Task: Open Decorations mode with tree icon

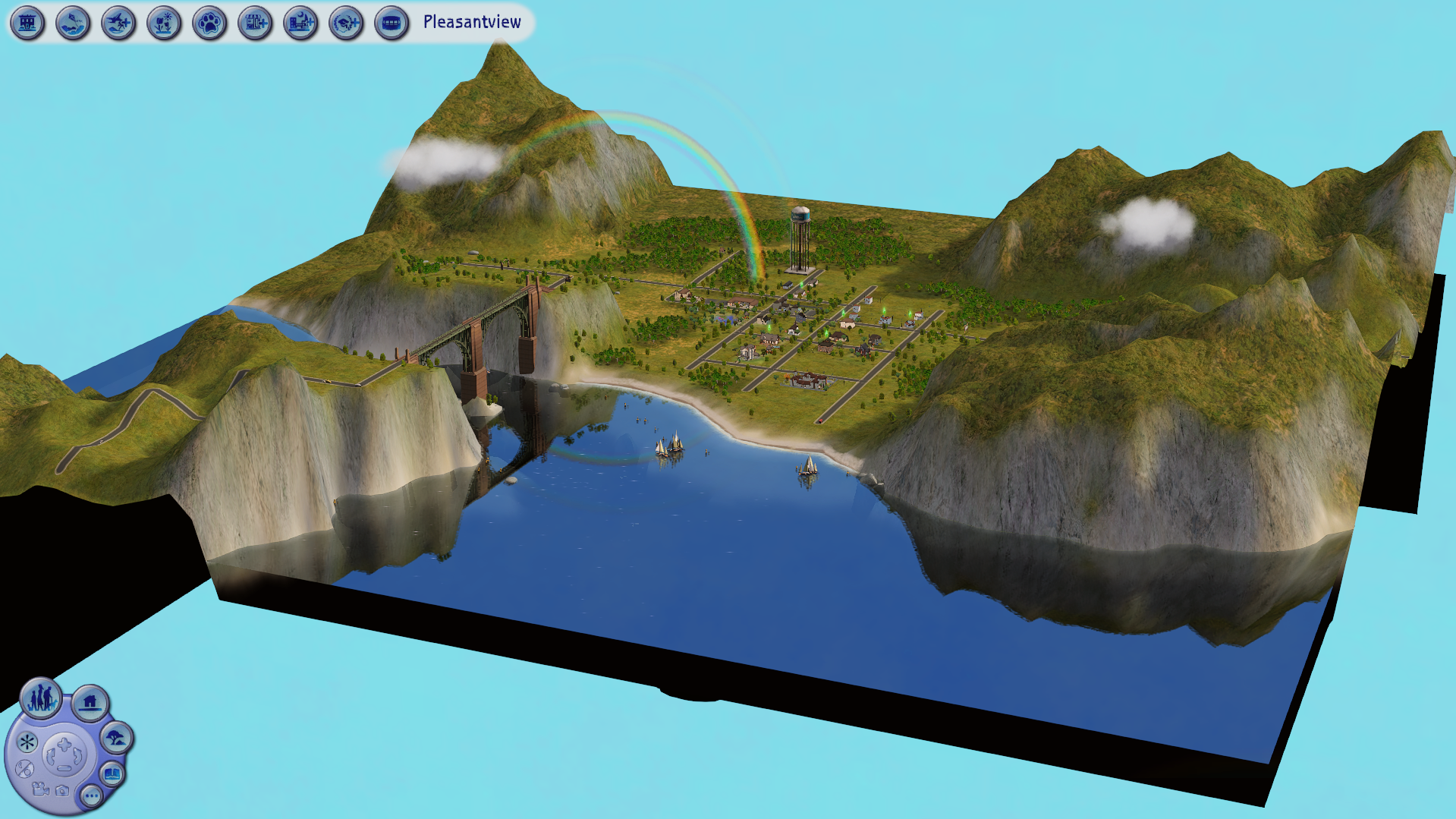Action: point(117,738)
